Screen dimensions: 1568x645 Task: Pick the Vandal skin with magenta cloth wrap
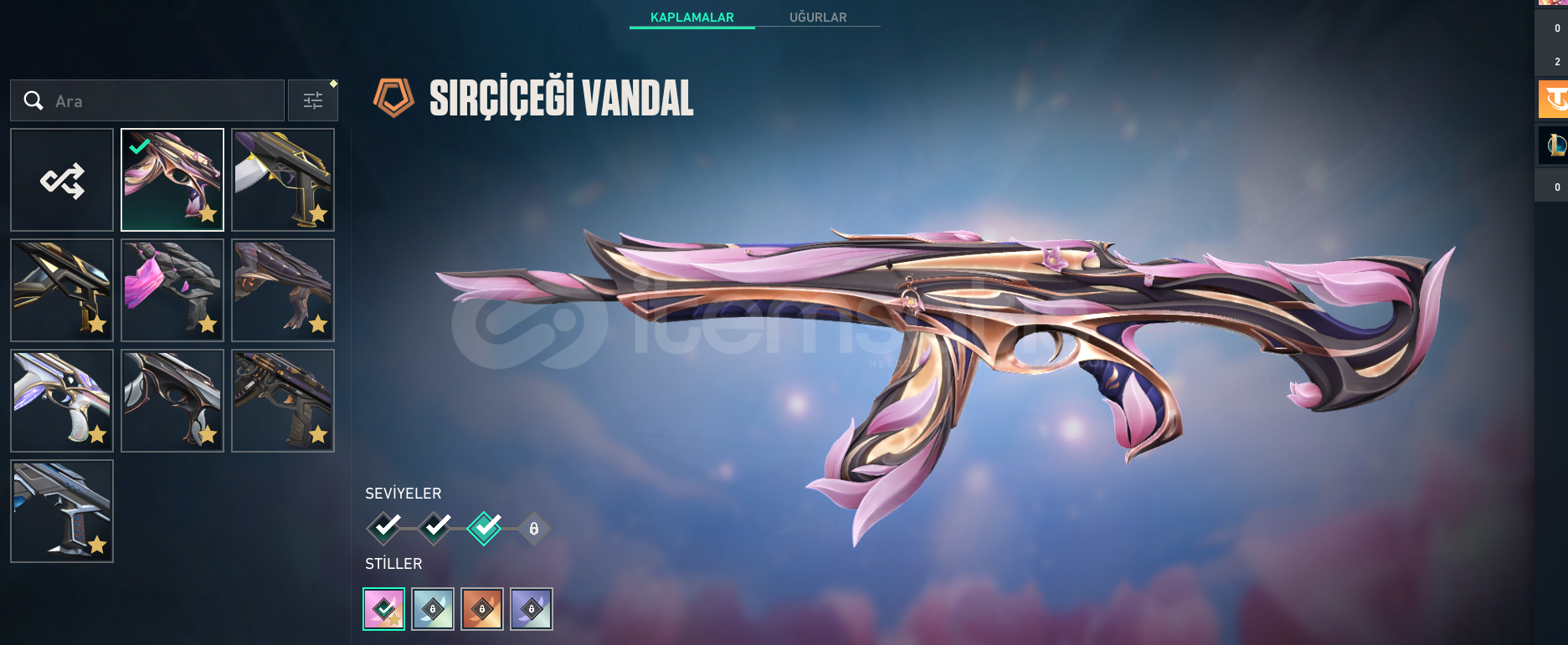pyautogui.click(x=172, y=290)
